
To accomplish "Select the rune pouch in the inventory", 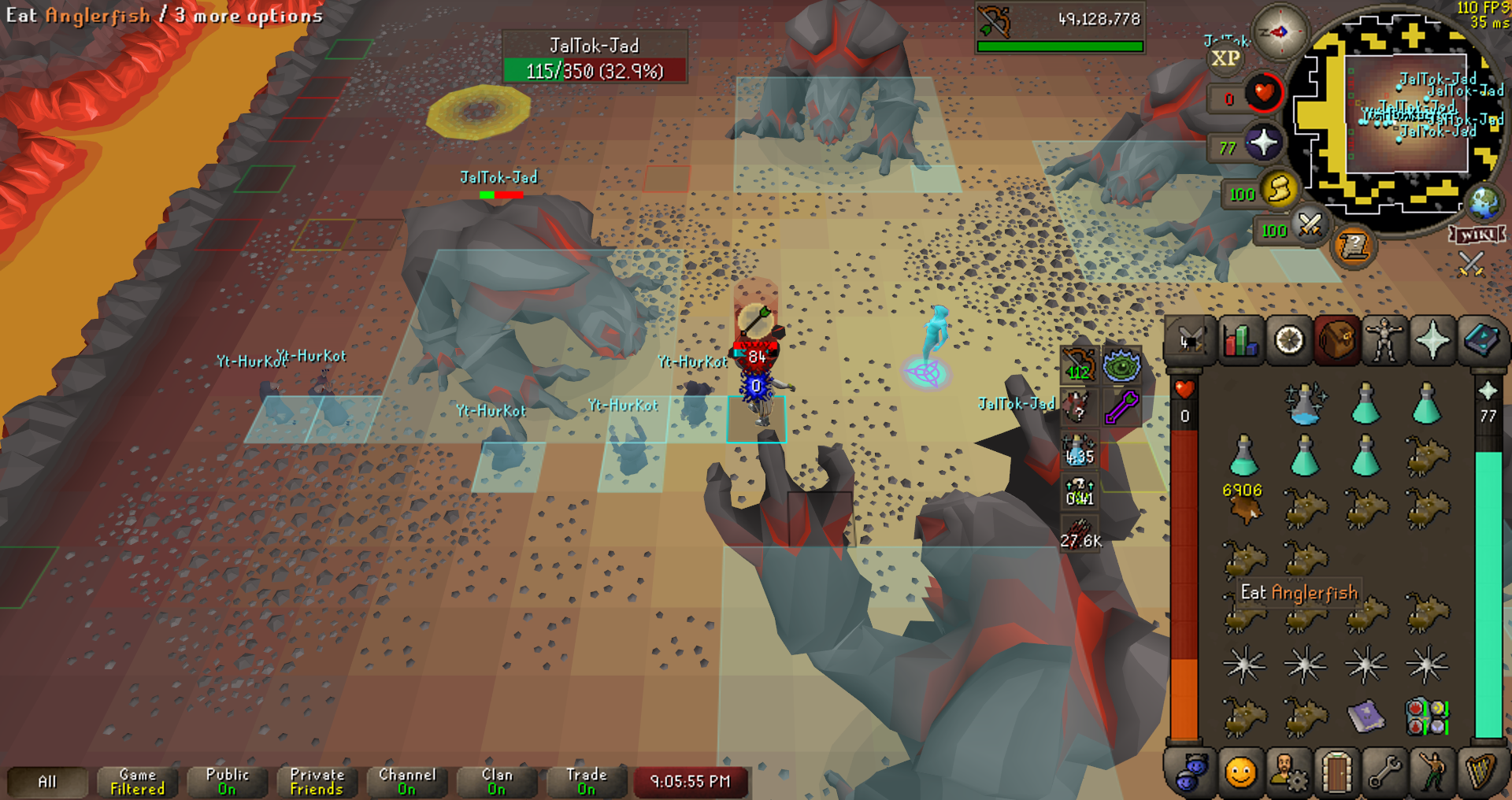I will [1426, 717].
